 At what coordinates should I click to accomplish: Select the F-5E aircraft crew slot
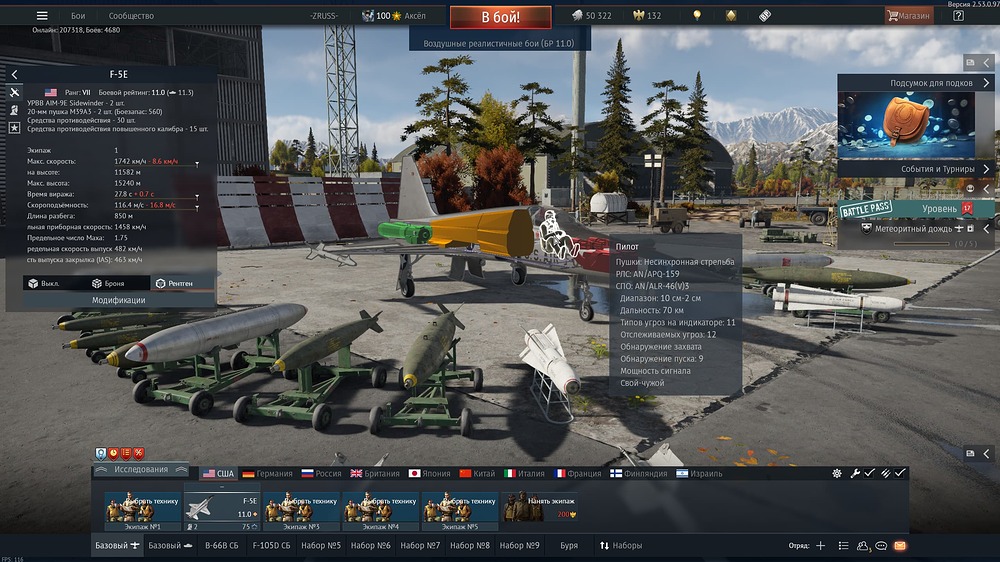pos(221,507)
